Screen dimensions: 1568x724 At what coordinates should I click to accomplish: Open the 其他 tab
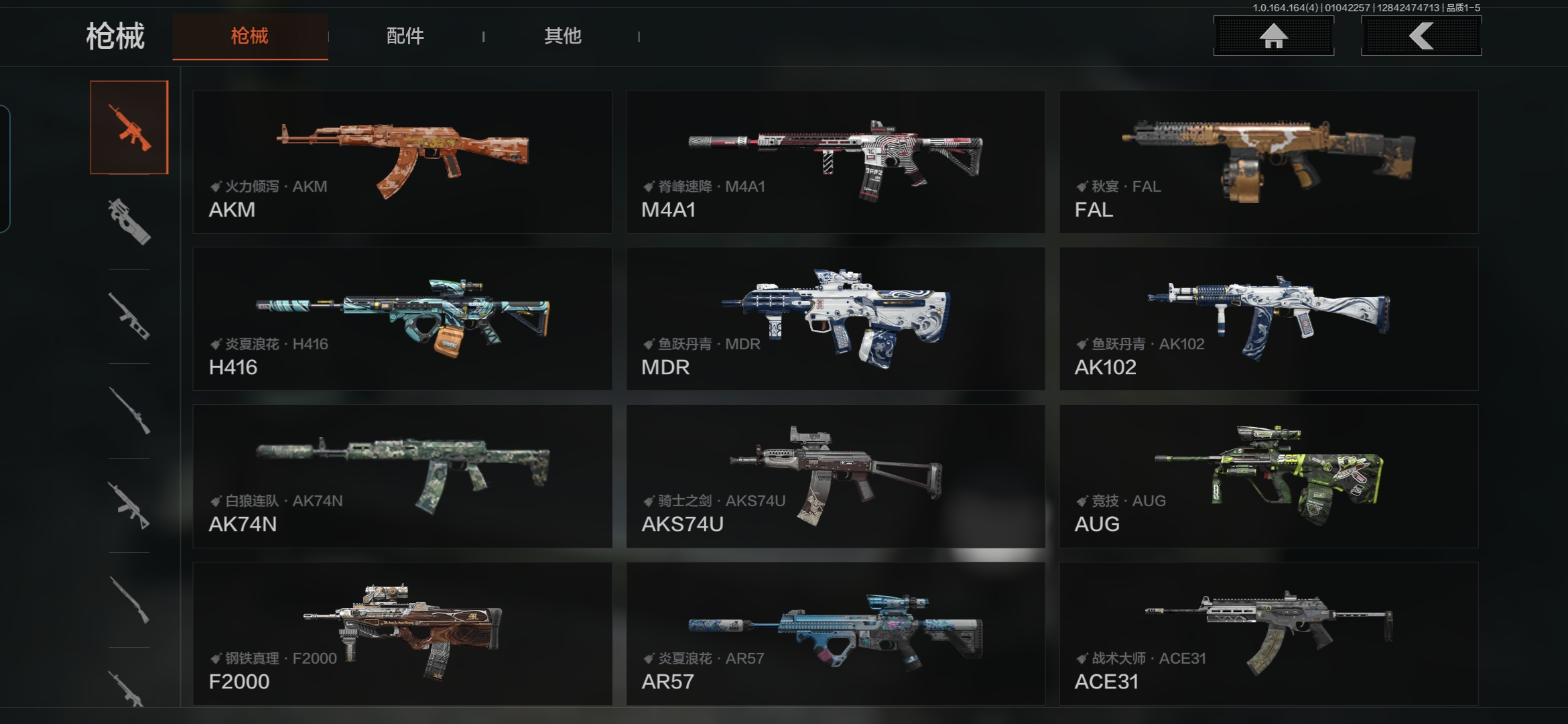562,36
